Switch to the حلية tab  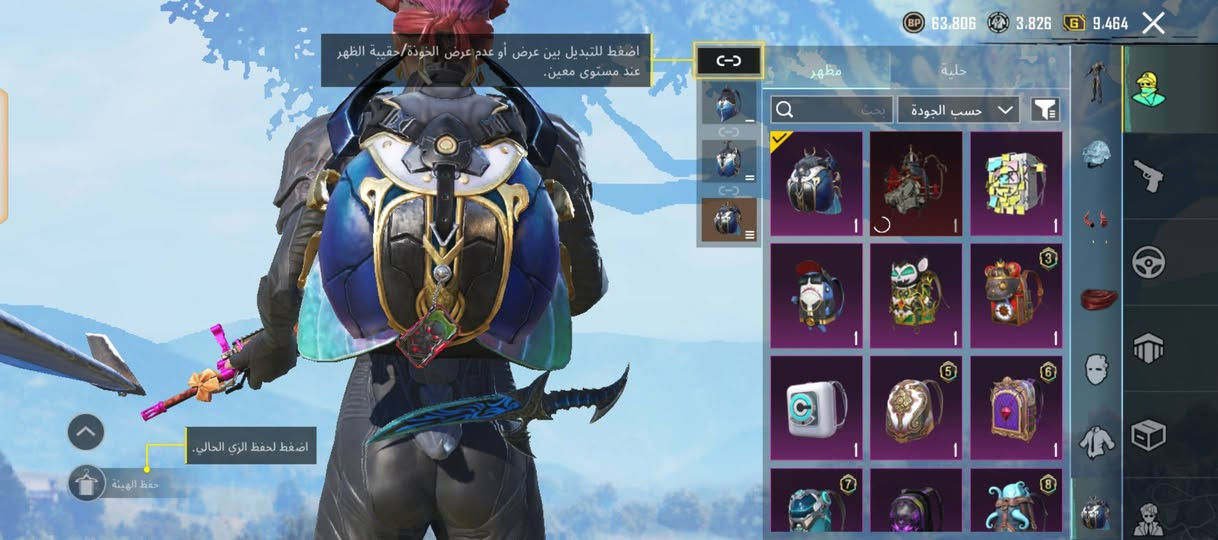pos(952,70)
